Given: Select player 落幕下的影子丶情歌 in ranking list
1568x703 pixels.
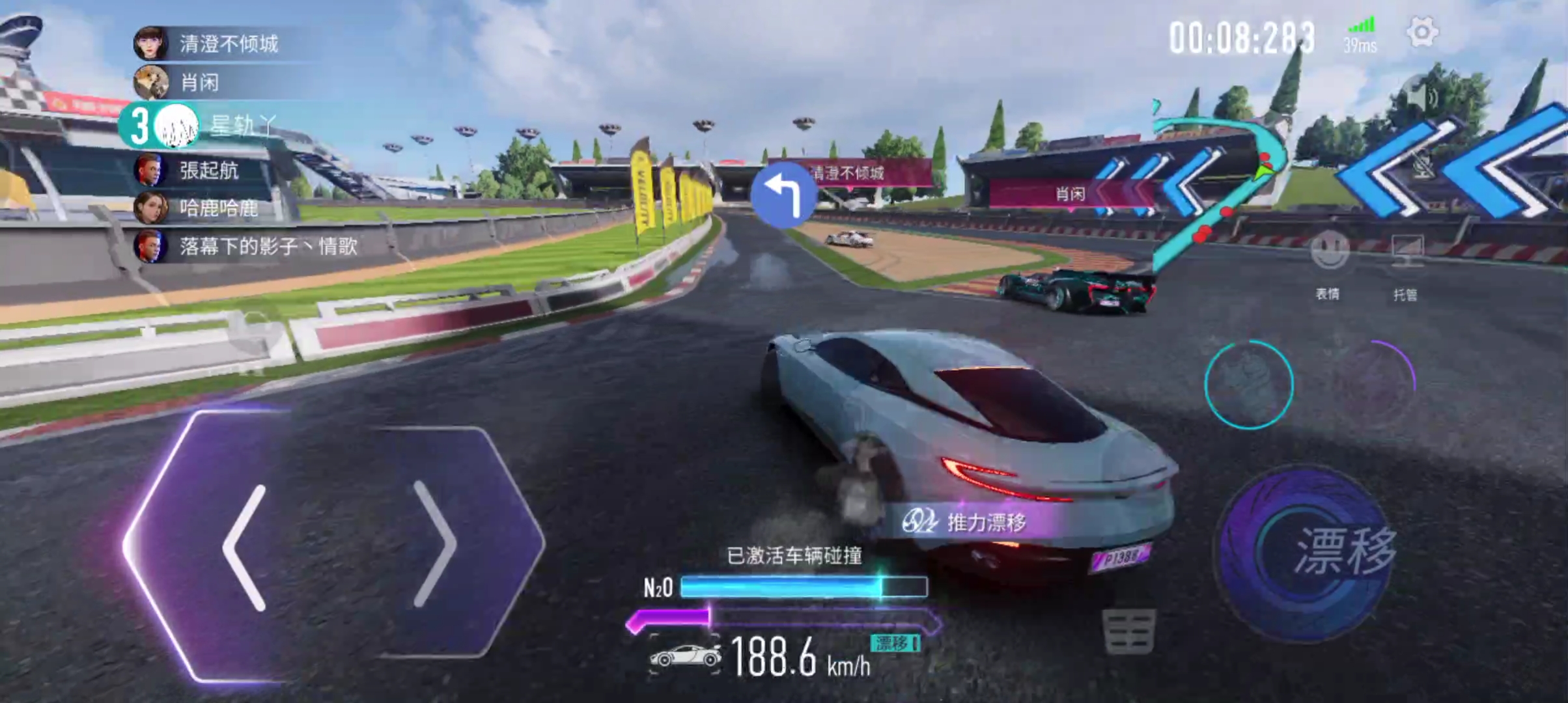Looking at the screenshot, I should pyautogui.click(x=267, y=246).
